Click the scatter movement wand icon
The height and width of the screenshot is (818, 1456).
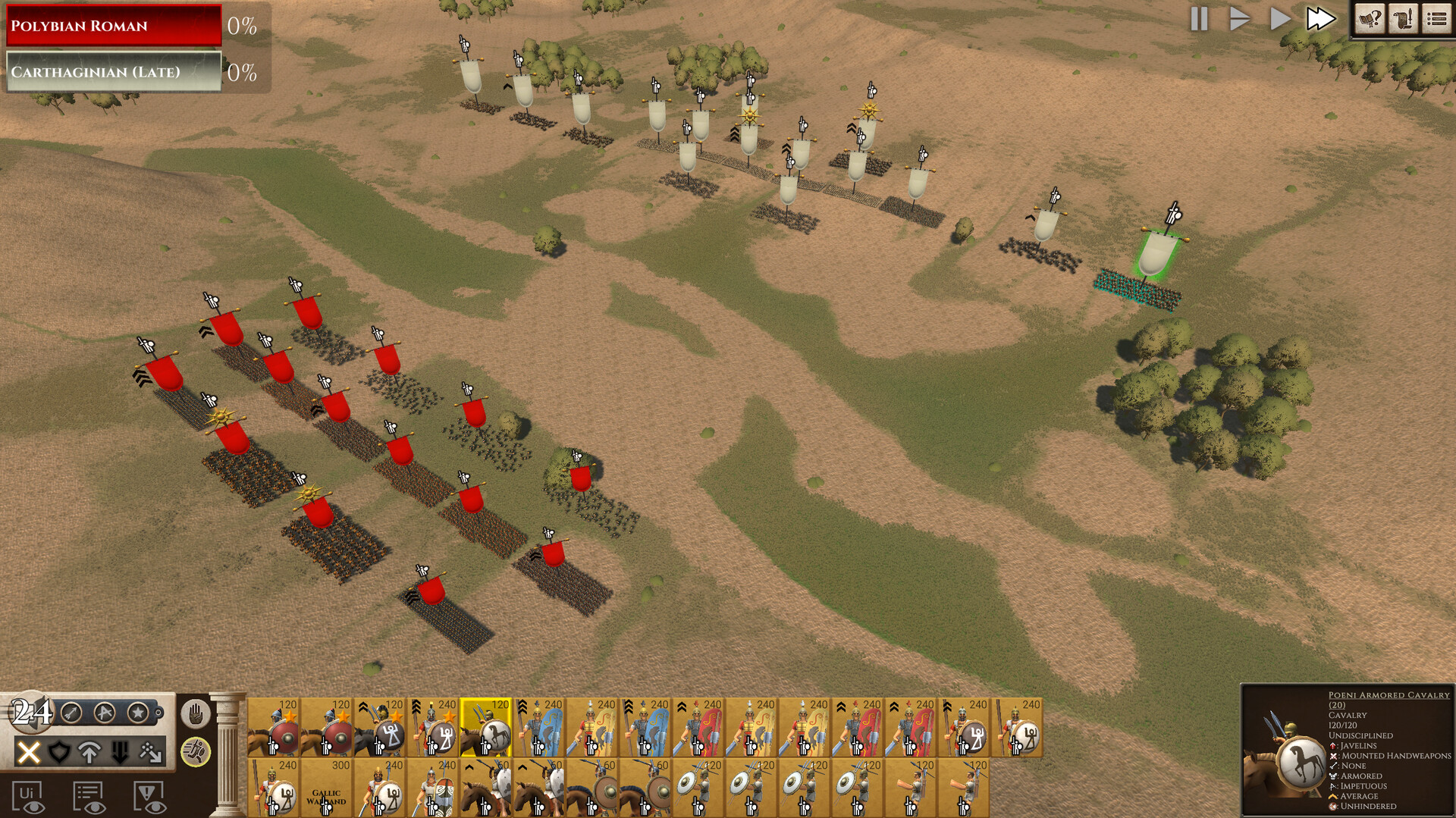tap(150, 752)
